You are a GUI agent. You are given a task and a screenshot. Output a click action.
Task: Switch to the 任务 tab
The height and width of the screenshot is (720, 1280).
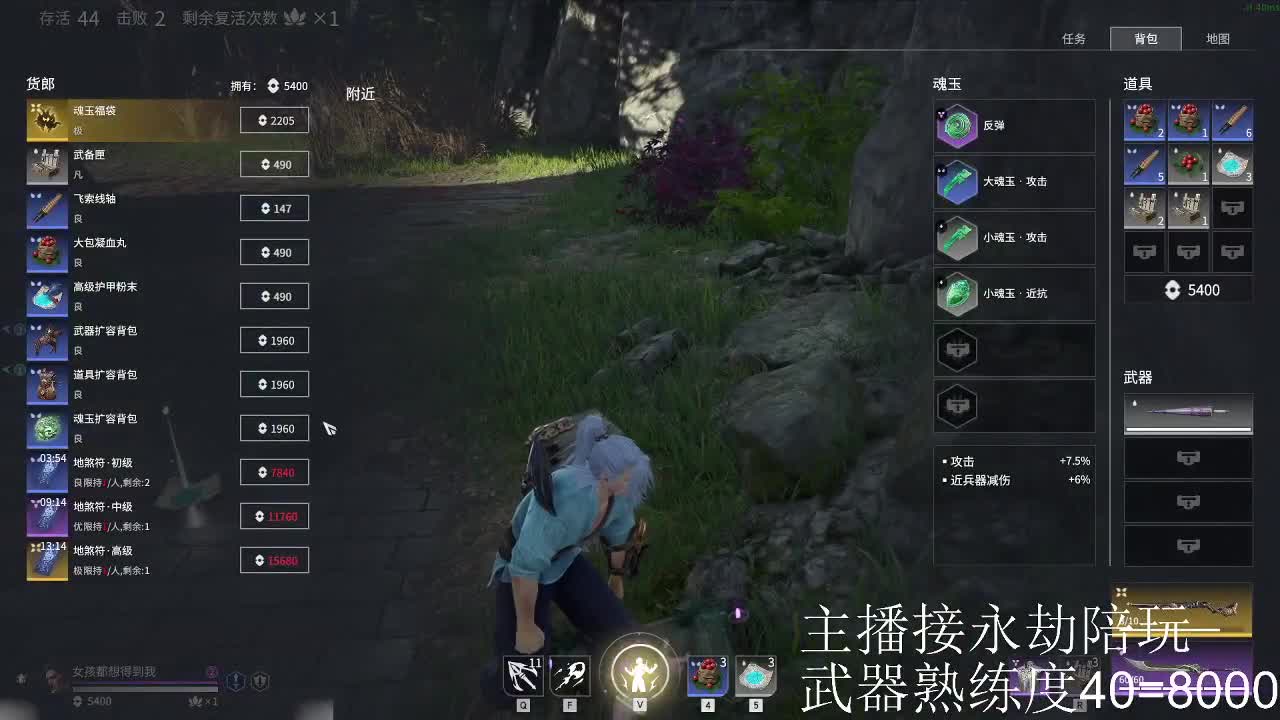[x=1074, y=39]
